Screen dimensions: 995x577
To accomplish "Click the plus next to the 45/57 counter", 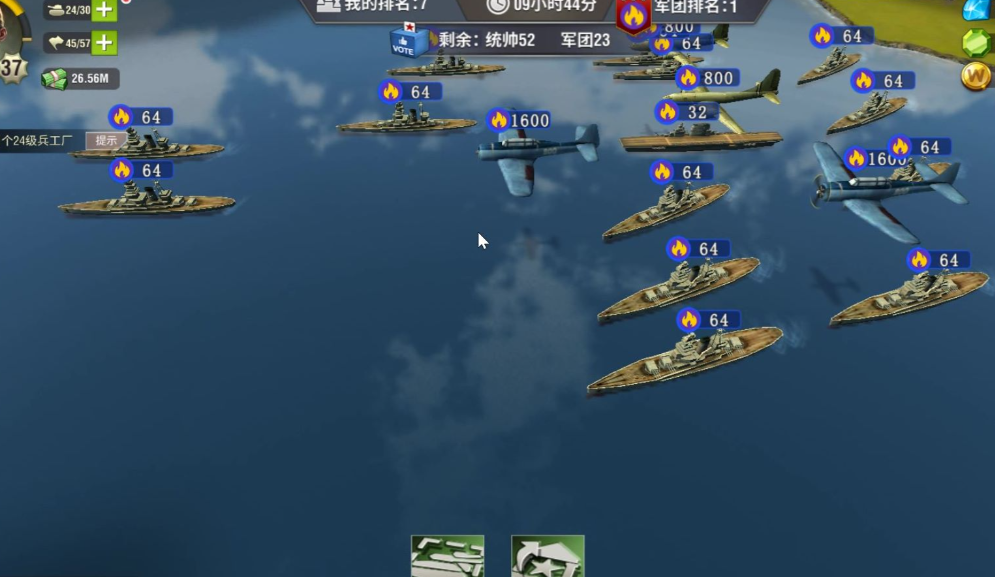I will coord(104,43).
